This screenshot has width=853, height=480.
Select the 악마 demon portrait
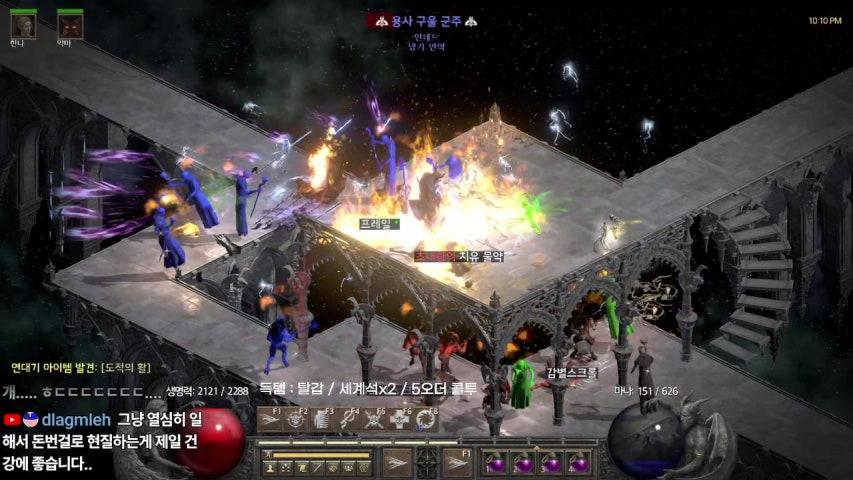coord(70,24)
